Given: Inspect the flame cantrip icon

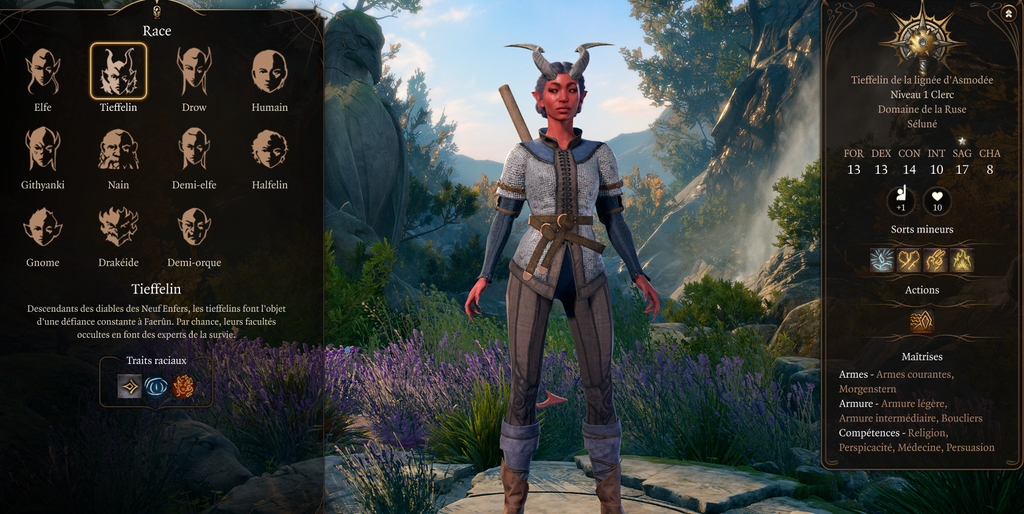Looking at the screenshot, I should pyautogui.click(x=961, y=261).
